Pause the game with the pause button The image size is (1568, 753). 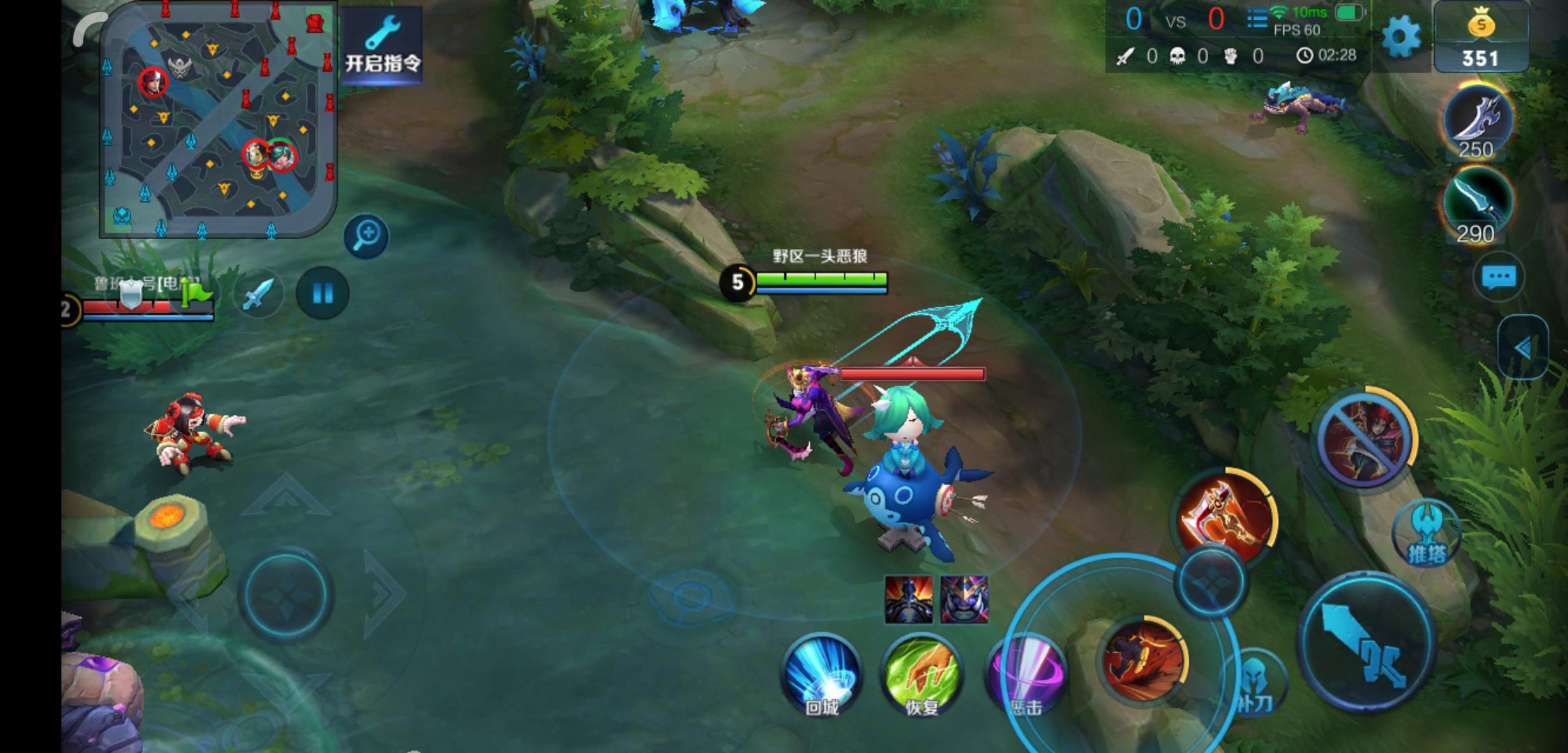point(322,294)
